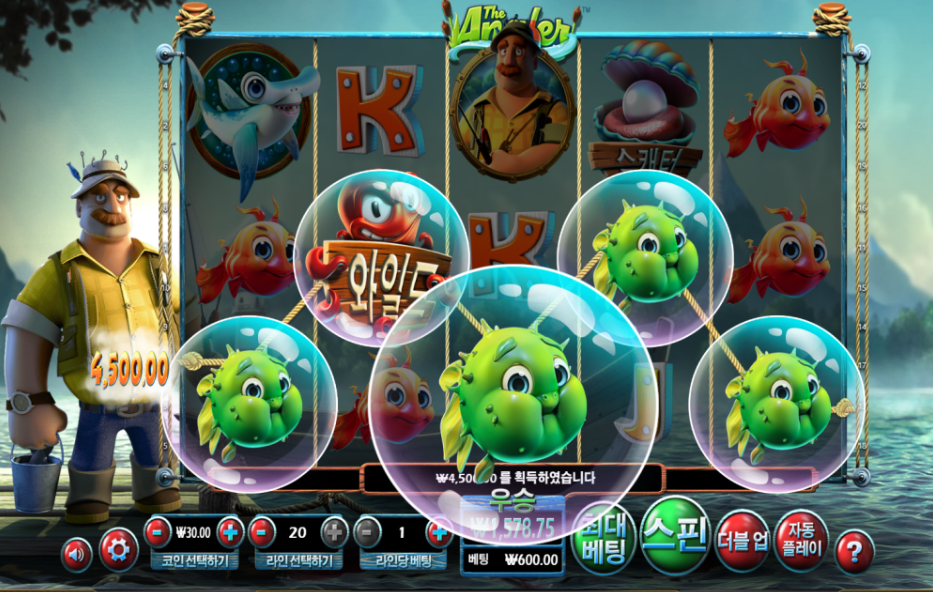
Task: Raise the bet-per-line value
Action: [x=438, y=531]
